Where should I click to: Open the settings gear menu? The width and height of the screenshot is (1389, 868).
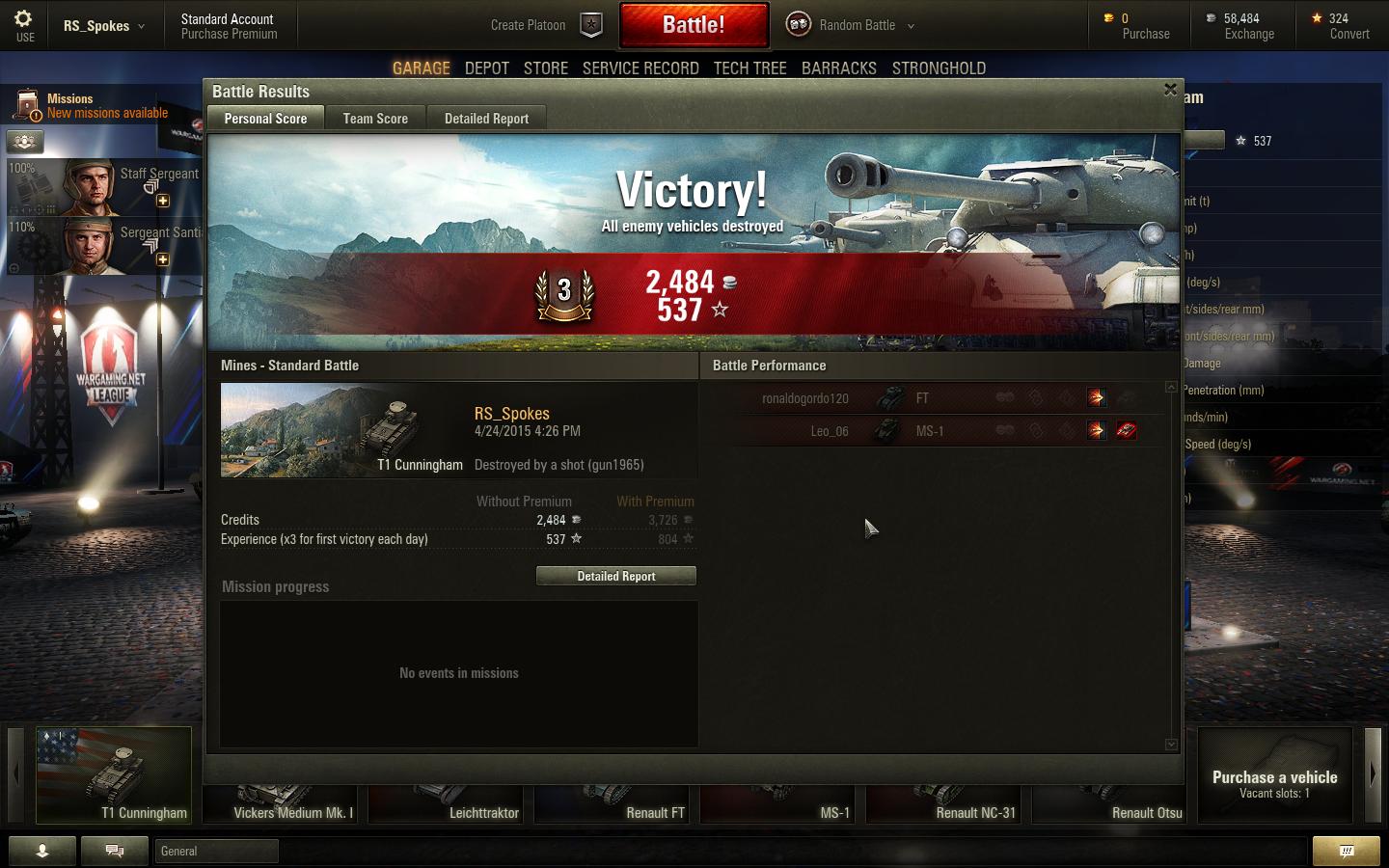(24, 25)
